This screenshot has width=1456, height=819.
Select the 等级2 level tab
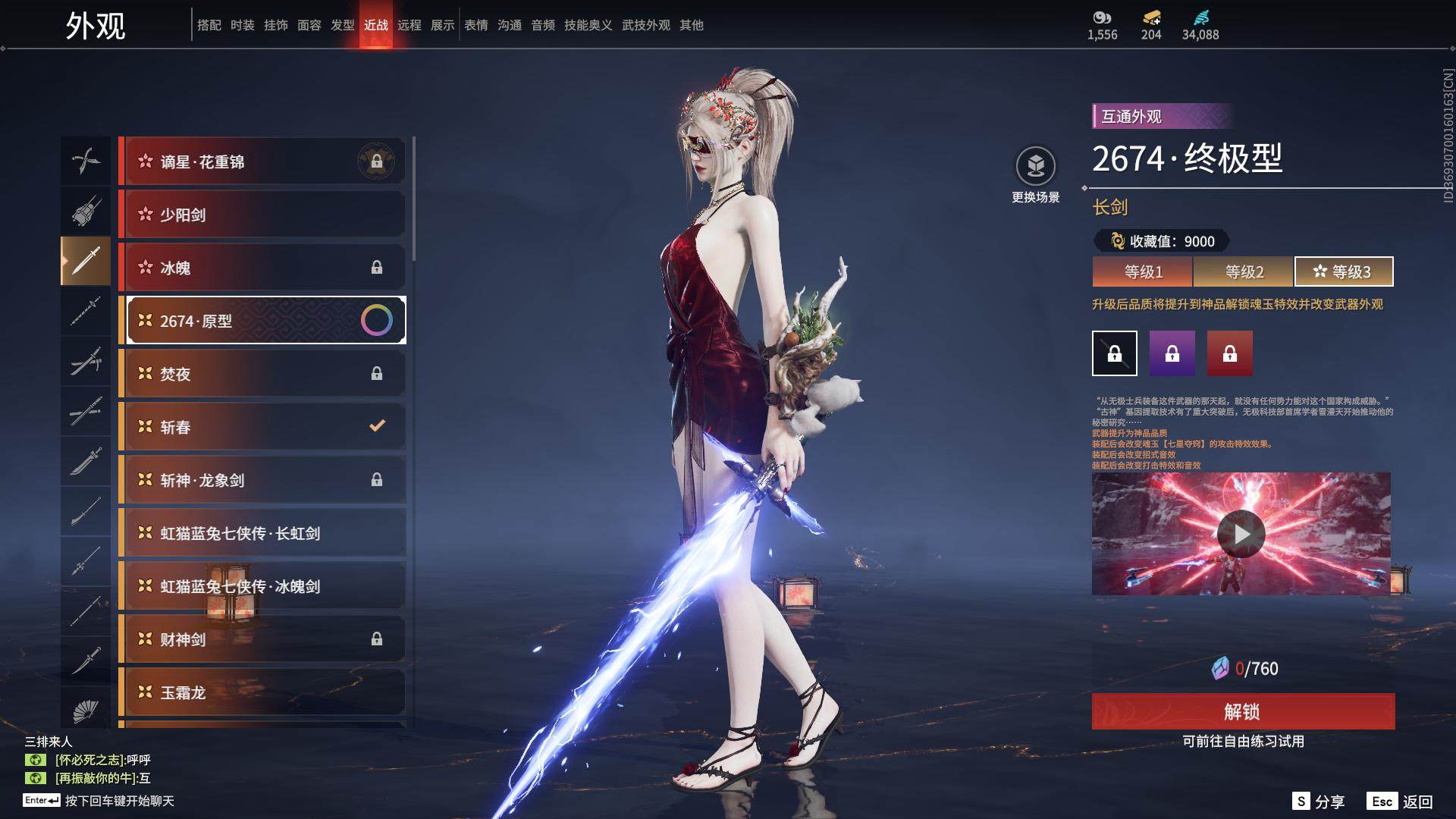click(1244, 271)
